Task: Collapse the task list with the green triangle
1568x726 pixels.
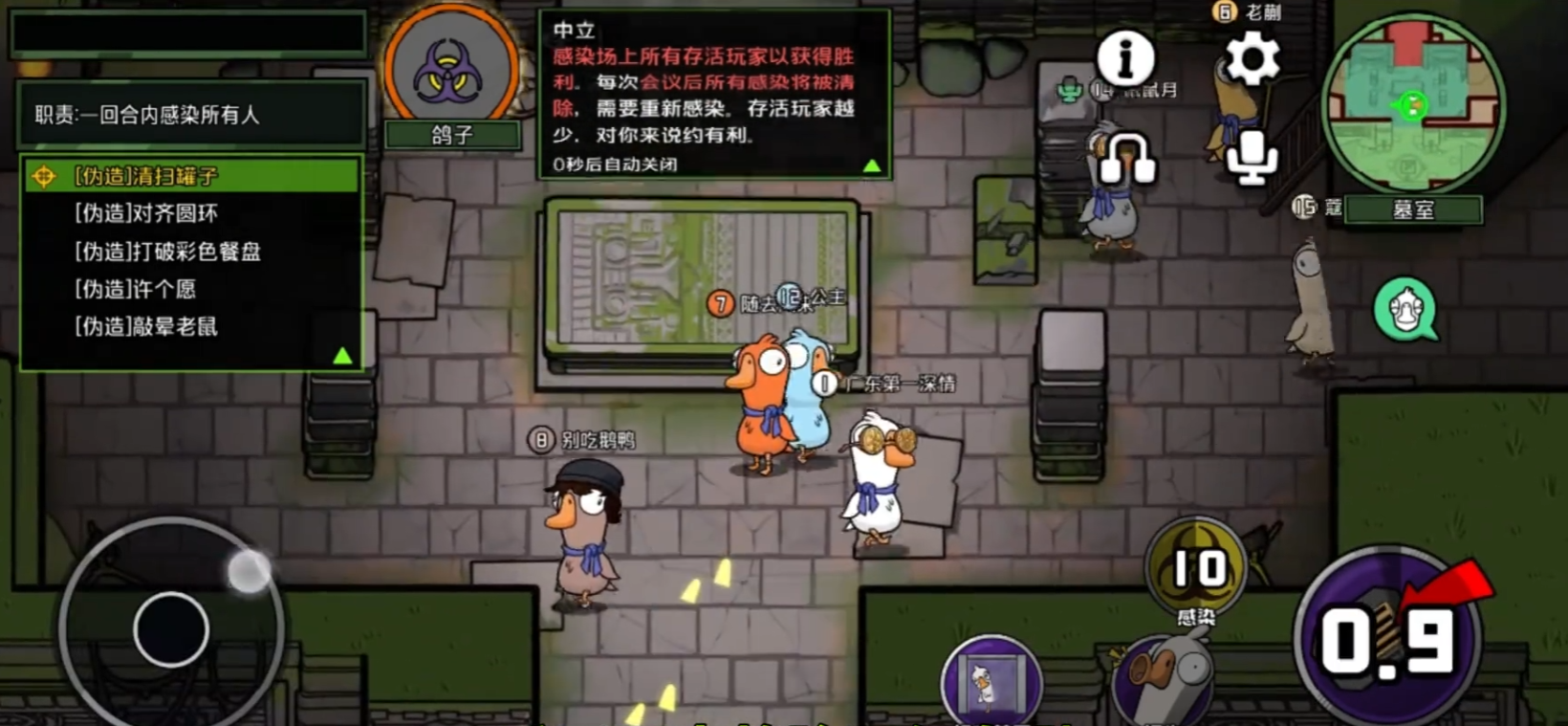Action: (x=341, y=356)
